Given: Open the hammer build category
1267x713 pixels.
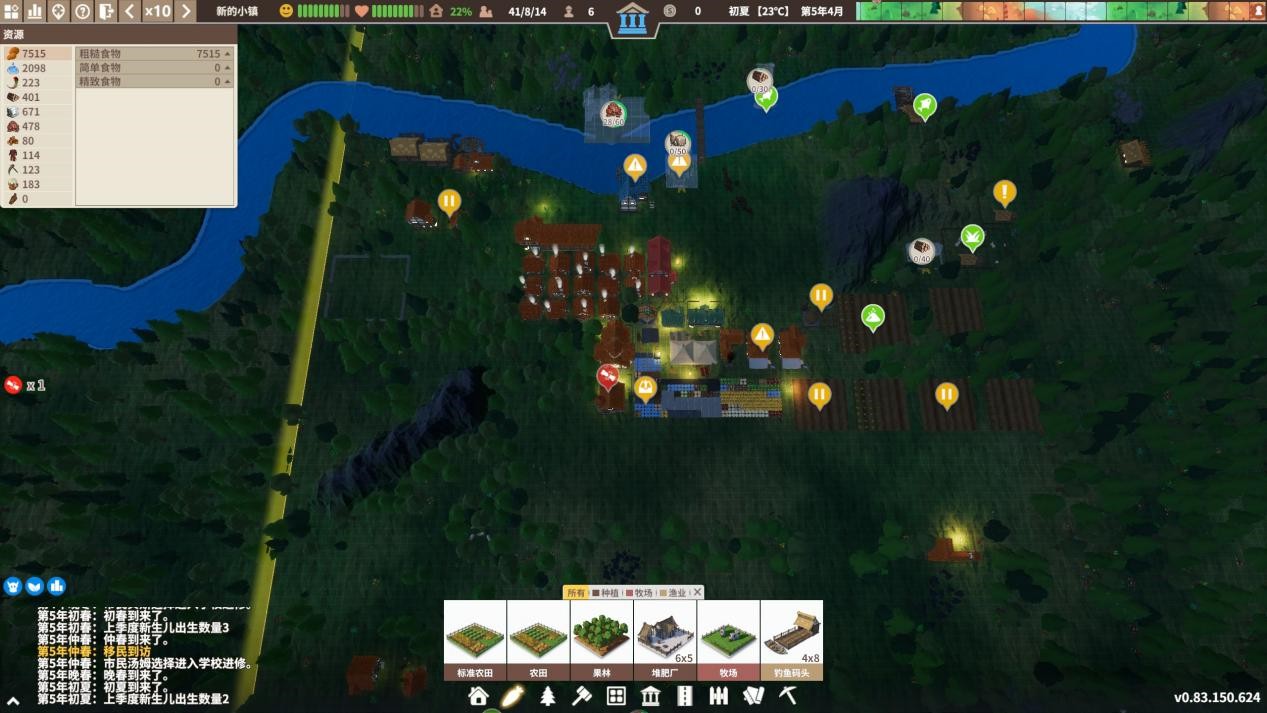Looking at the screenshot, I should [581, 696].
